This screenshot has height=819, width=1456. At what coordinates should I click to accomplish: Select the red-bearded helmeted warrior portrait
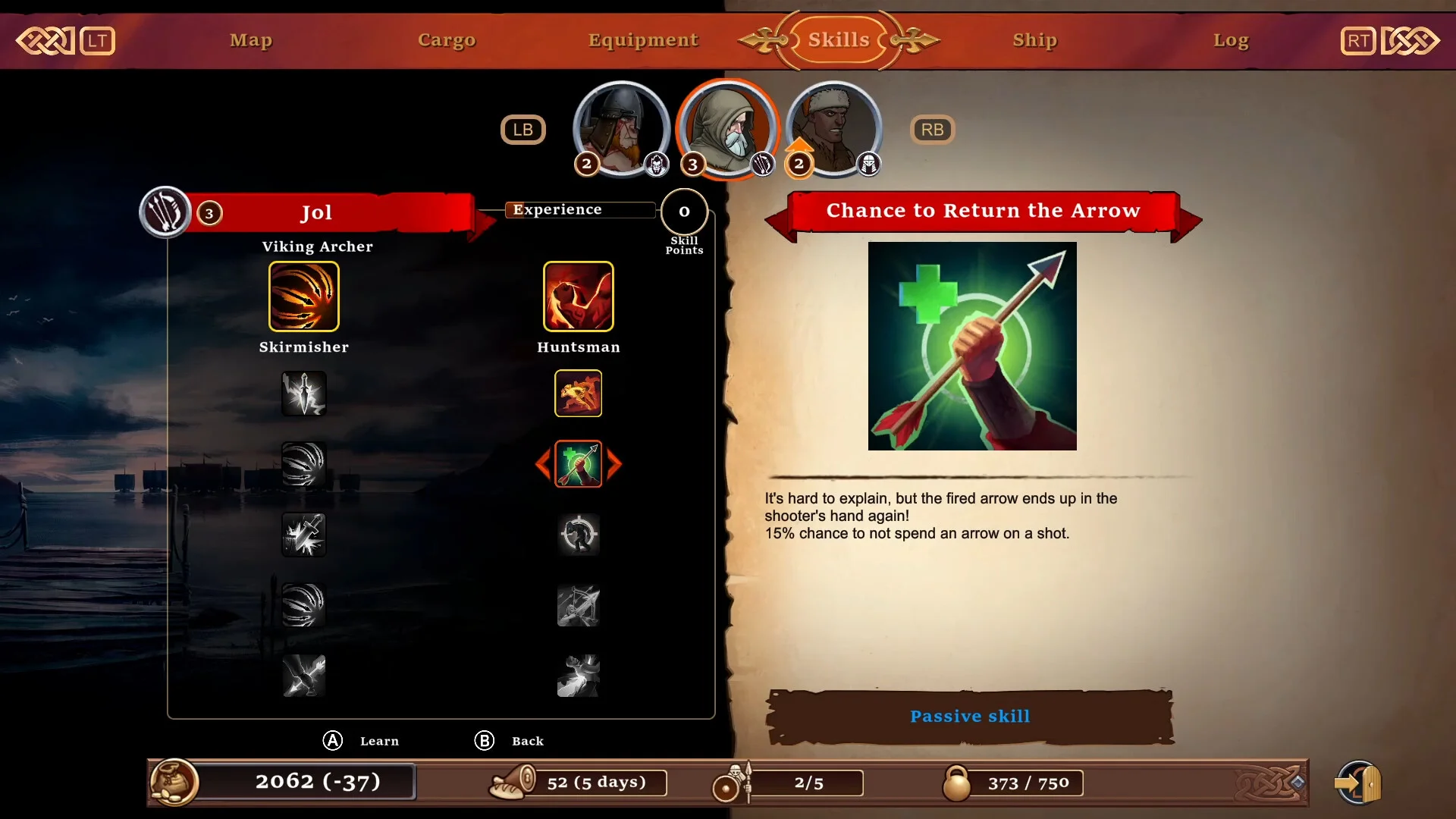coord(621,128)
